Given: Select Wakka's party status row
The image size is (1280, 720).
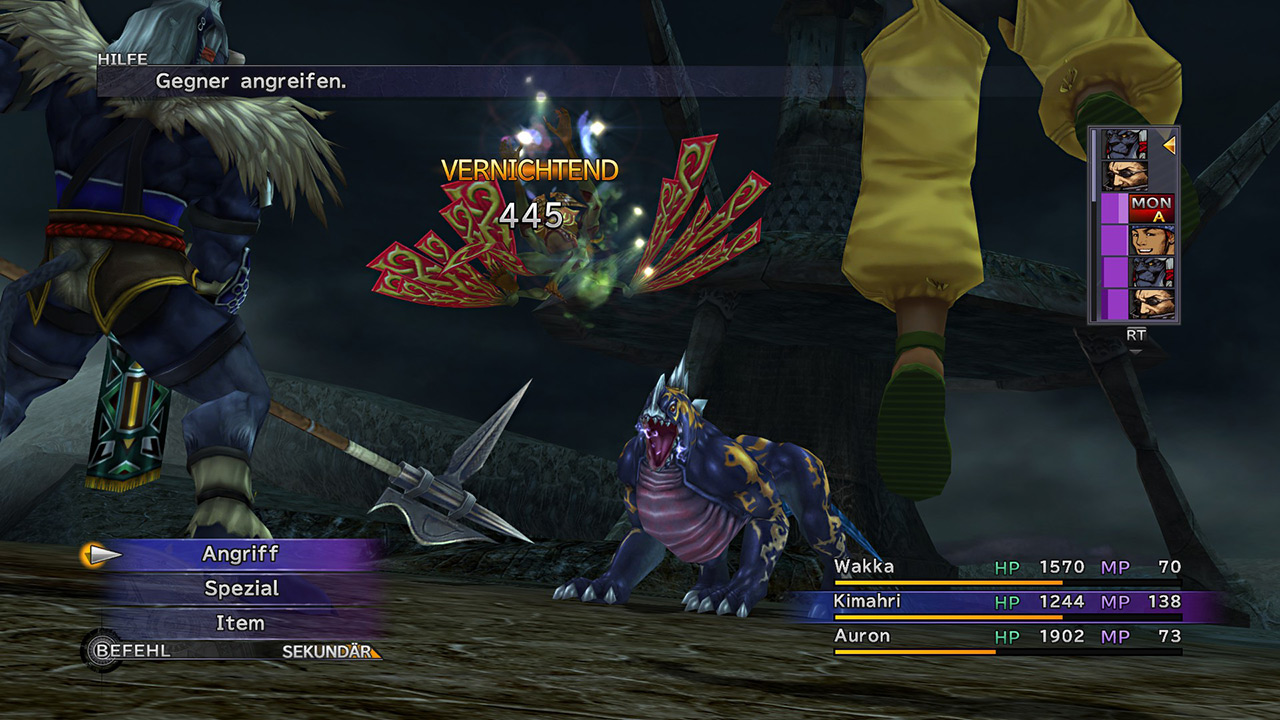Looking at the screenshot, I should (1007, 569).
